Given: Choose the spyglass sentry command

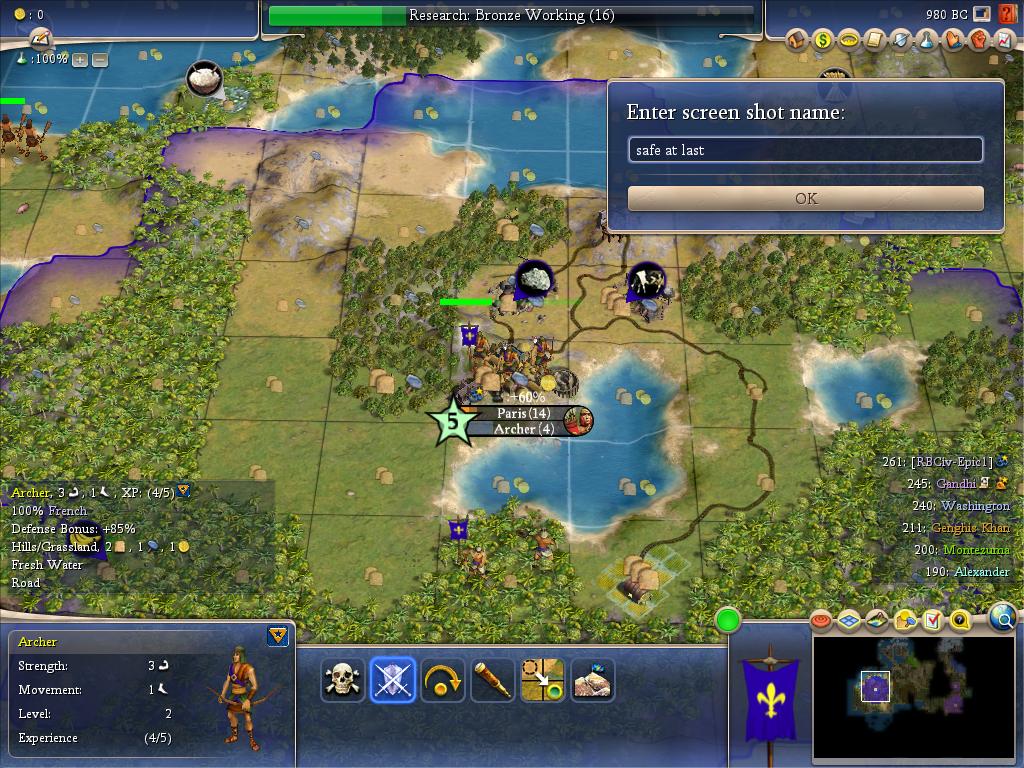Looking at the screenshot, I should click(492, 680).
